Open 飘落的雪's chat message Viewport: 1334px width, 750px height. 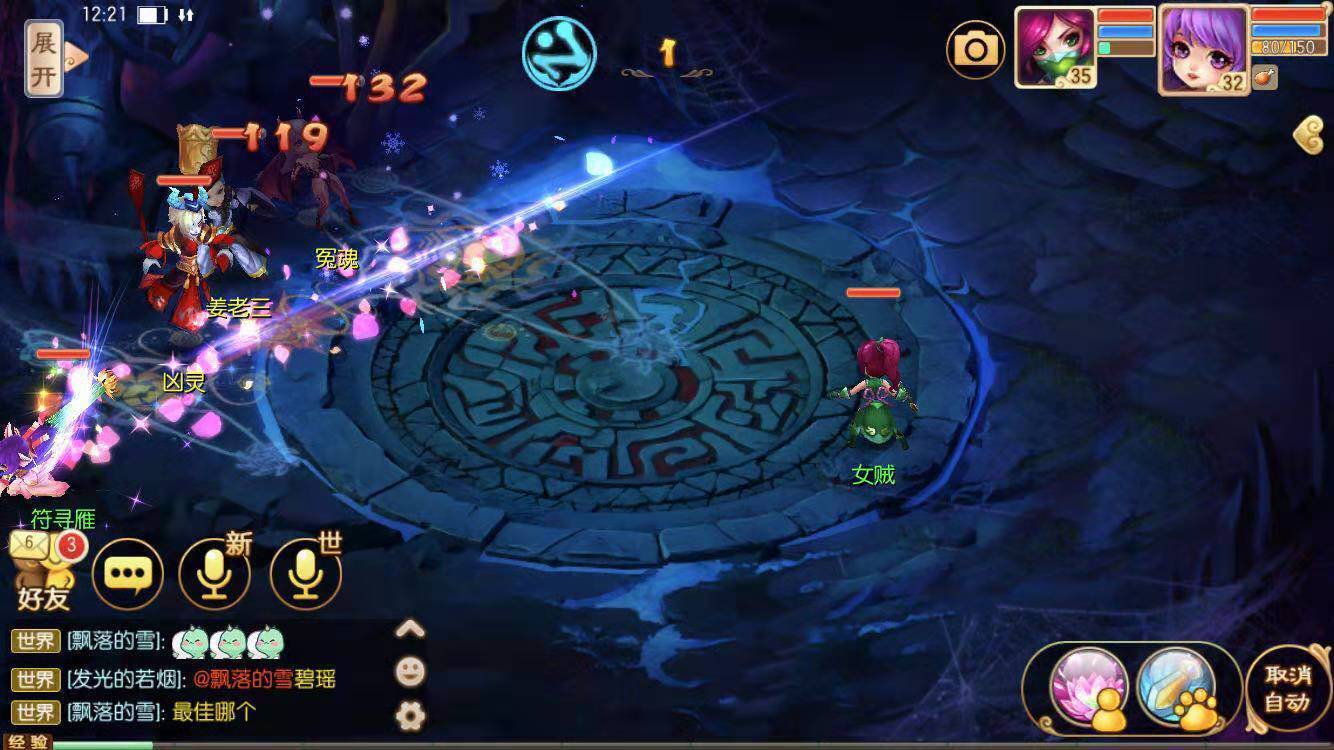[110, 643]
